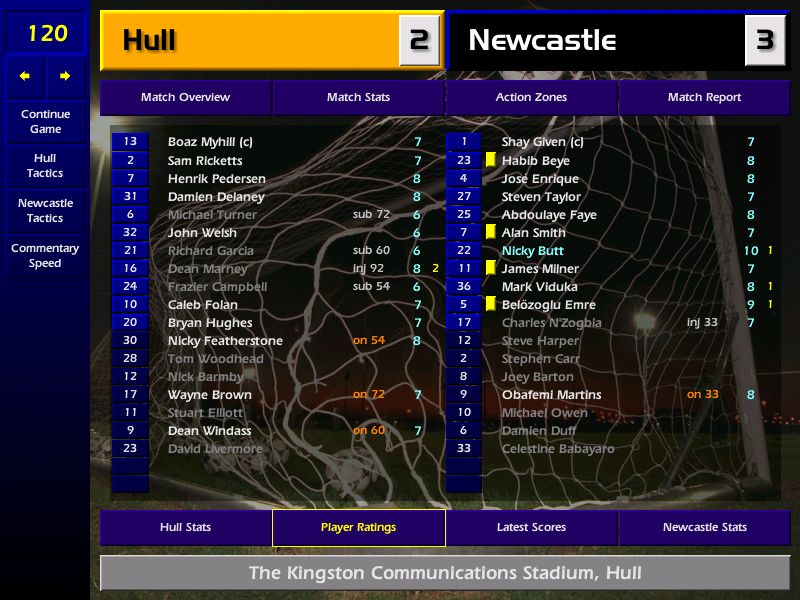
Task: Choose Nicky Butt in Newcastle lineup
Action: tap(533, 251)
